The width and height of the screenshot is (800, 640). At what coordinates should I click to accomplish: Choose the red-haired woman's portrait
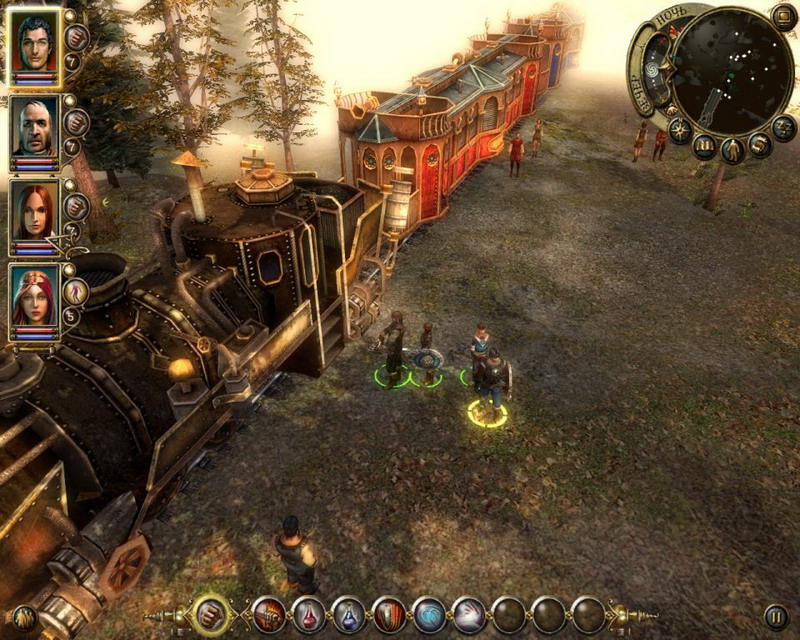coord(34,213)
